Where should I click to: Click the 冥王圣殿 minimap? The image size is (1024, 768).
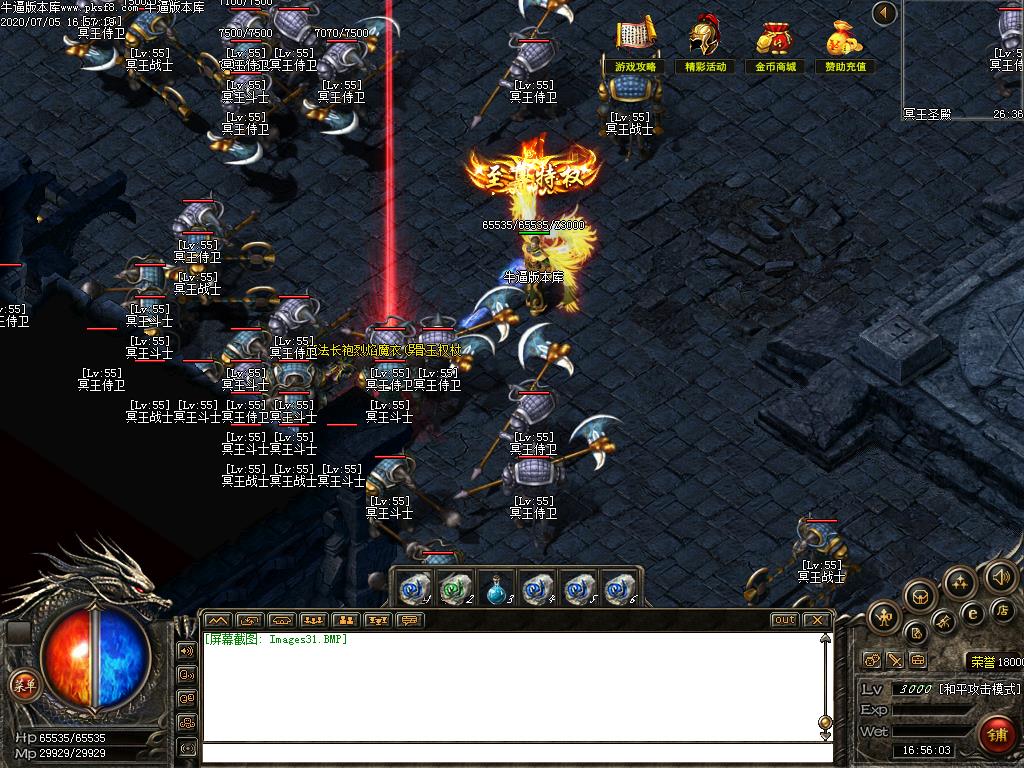click(x=963, y=58)
